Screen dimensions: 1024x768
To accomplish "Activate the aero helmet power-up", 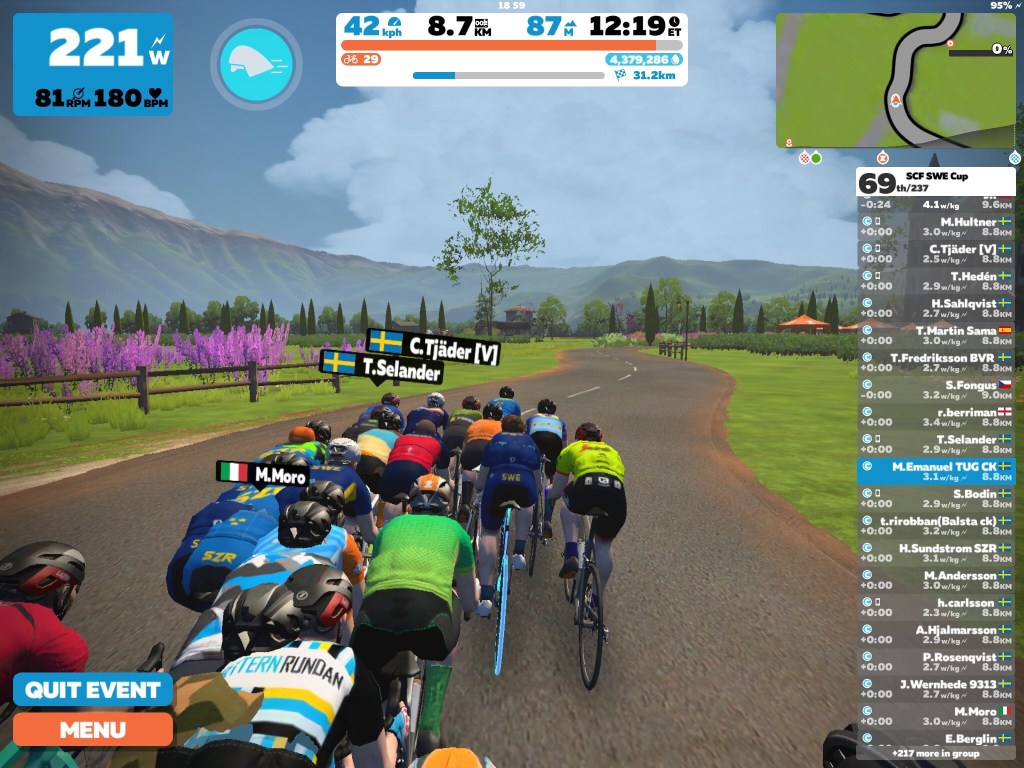I will [255, 63].
